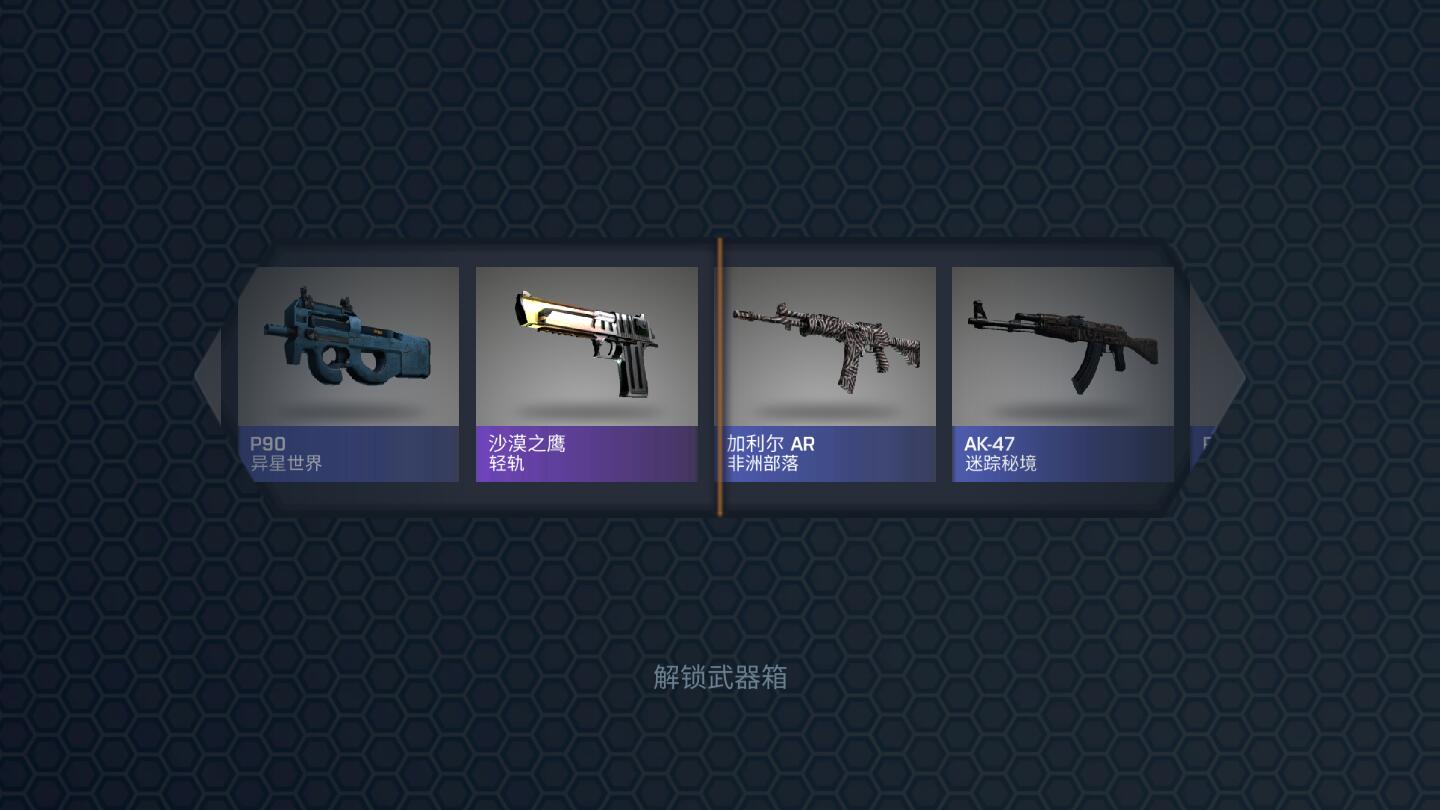Screen dimensions: 1440x810
Task: Click the 迷踪秘境 subtitle text
Action: pyautogui.click(x=1000, y=463)
